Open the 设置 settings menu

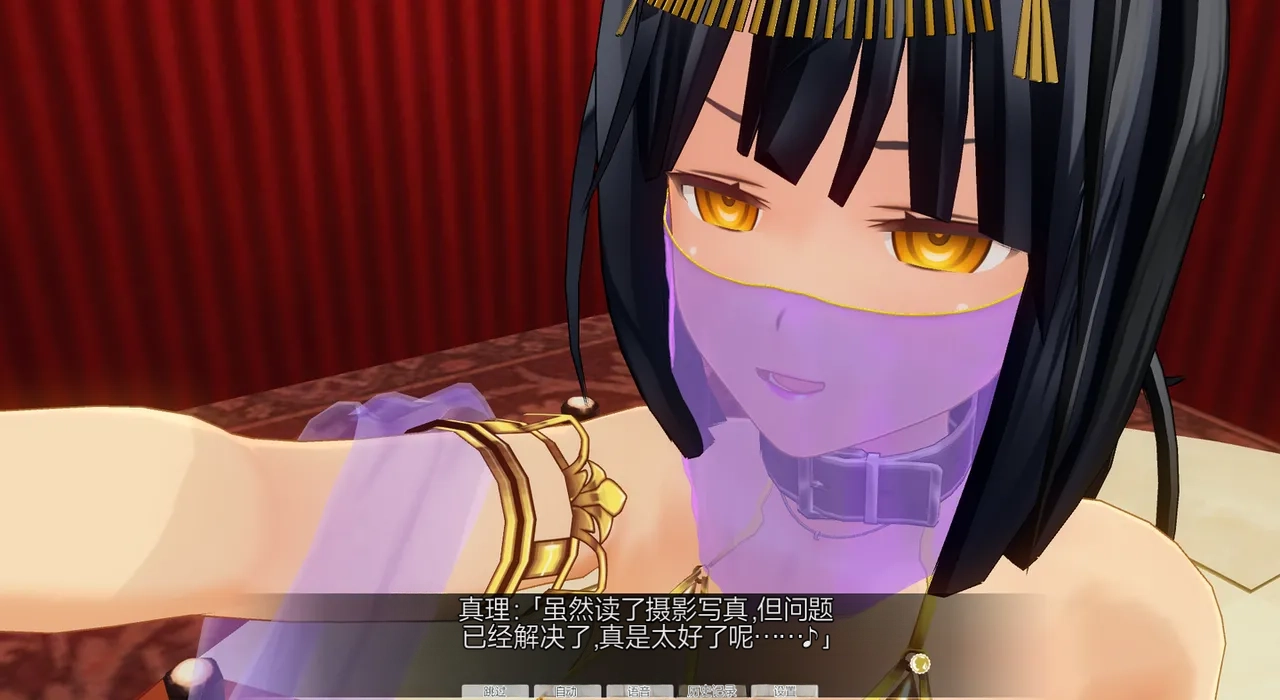(785, 691)
